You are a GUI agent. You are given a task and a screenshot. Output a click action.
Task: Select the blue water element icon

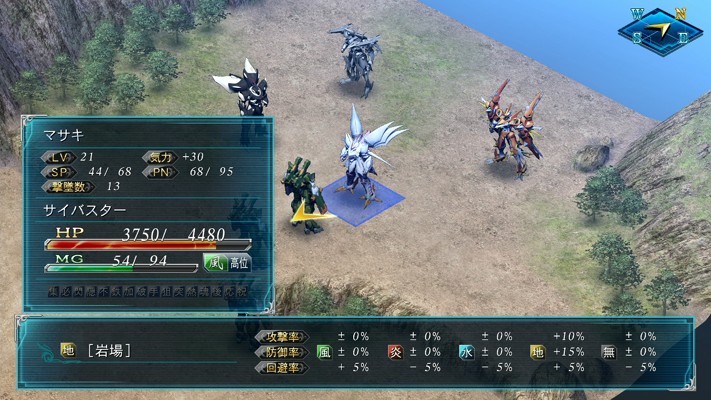[x=465, y=352]
